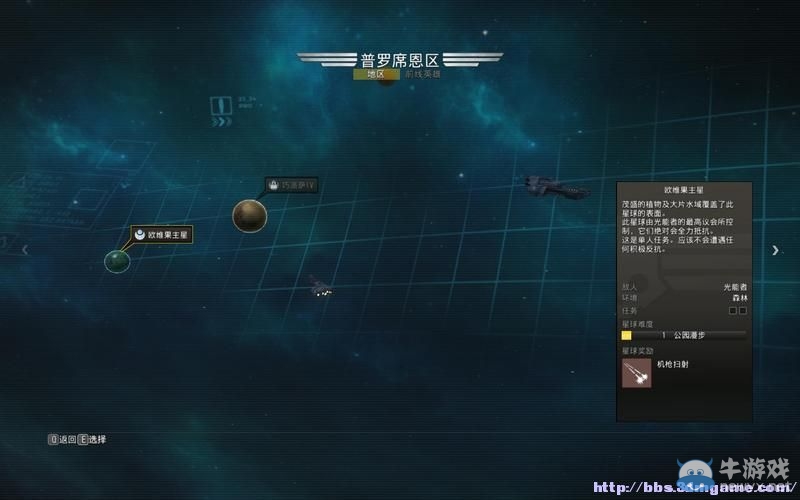Inspect the 机枪扫射 planet reward icon

[636, 373]
